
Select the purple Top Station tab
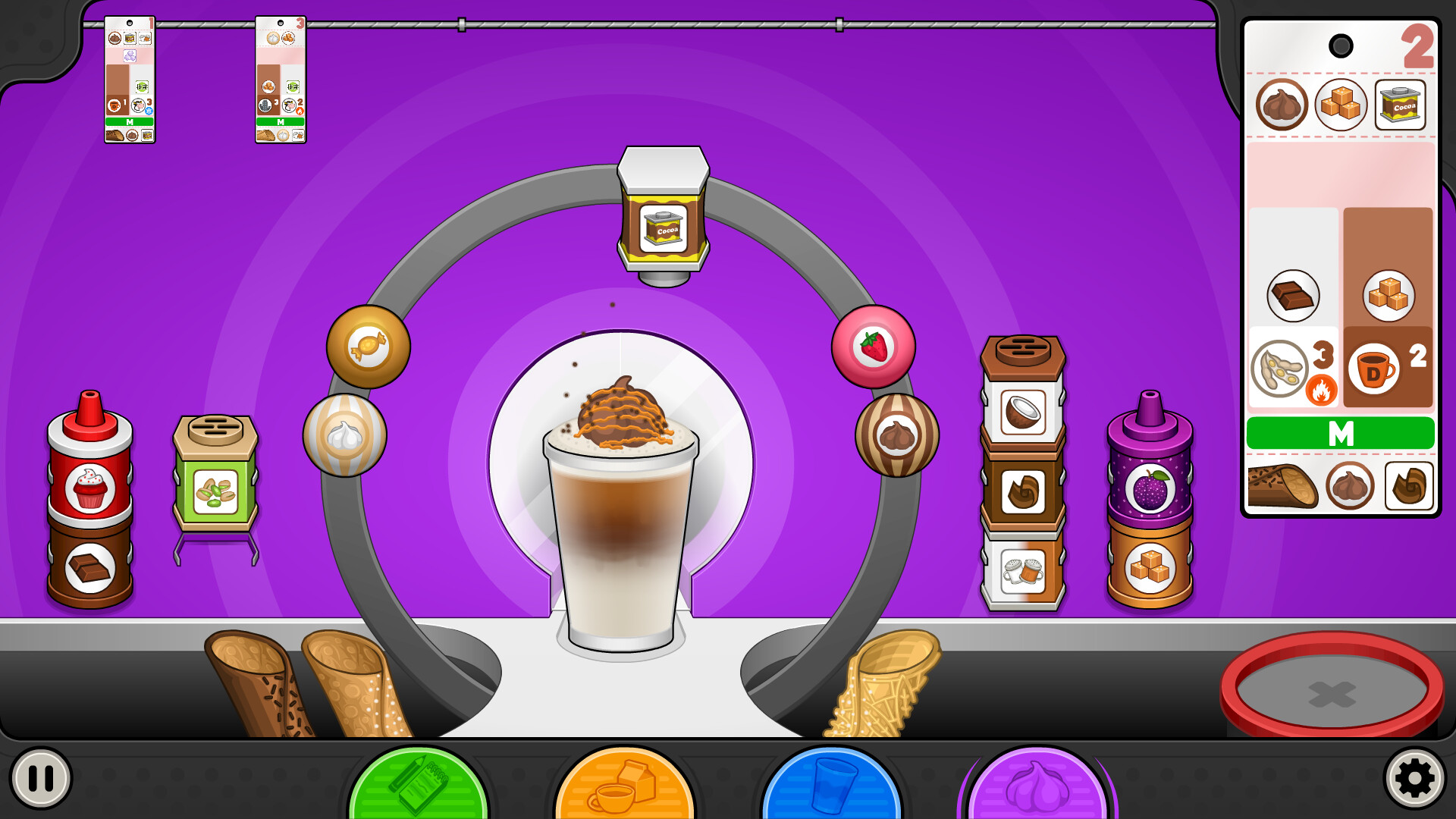point(1037,785)
